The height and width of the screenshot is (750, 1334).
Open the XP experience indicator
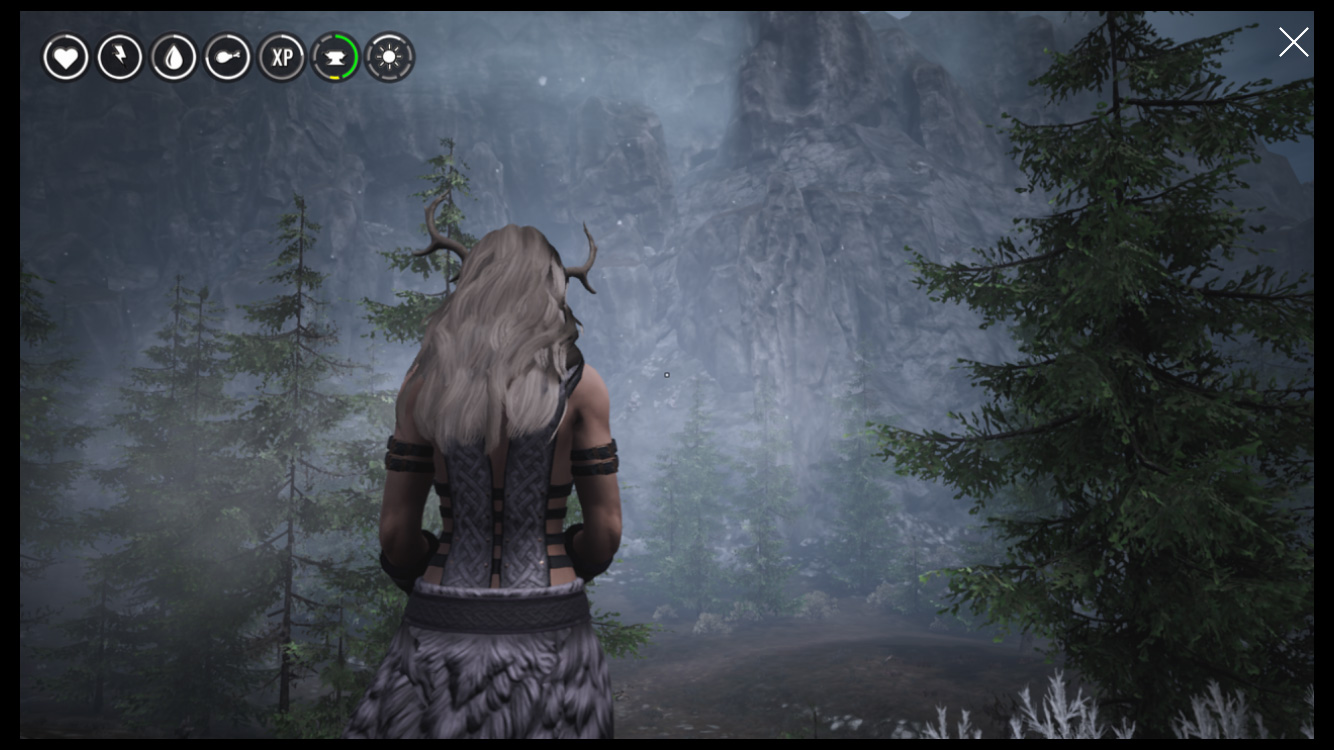282,58
